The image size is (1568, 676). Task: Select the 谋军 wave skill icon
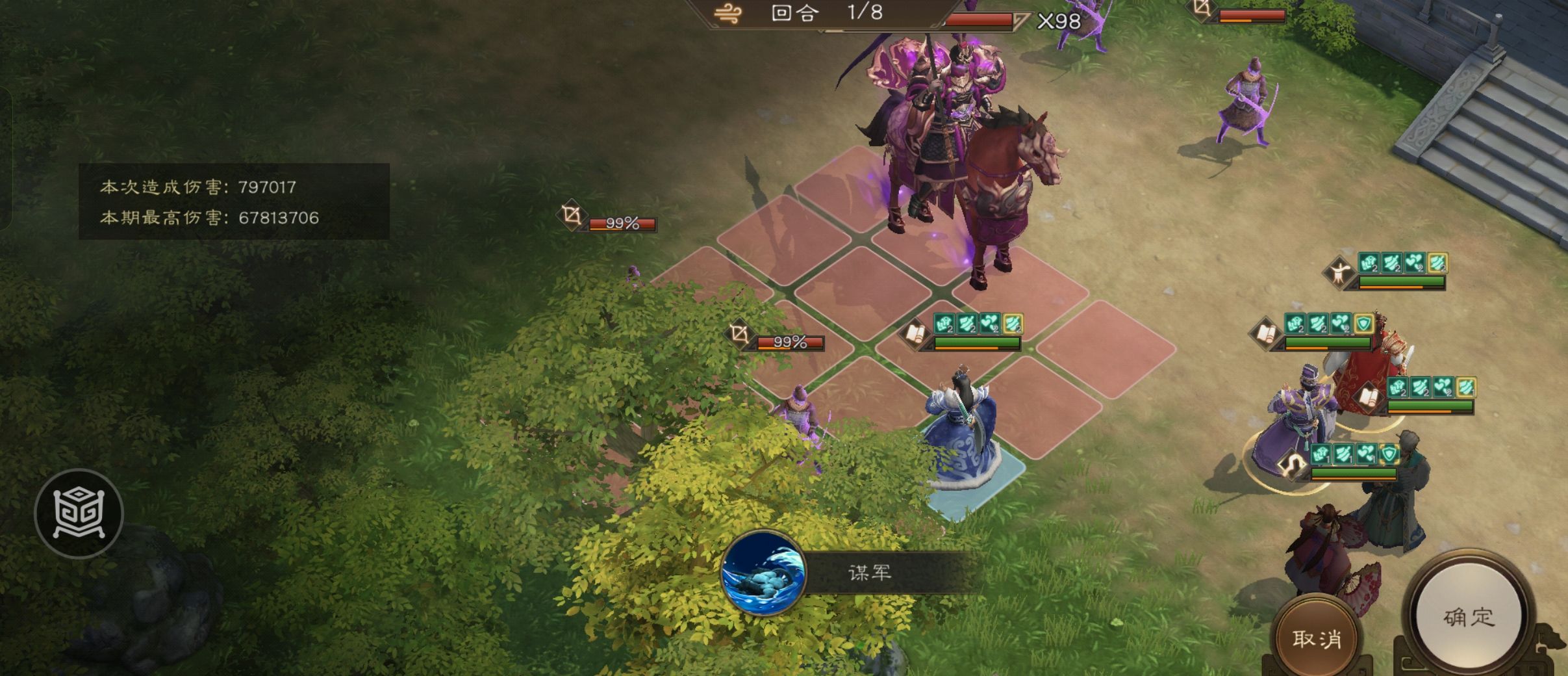point(764,573)
